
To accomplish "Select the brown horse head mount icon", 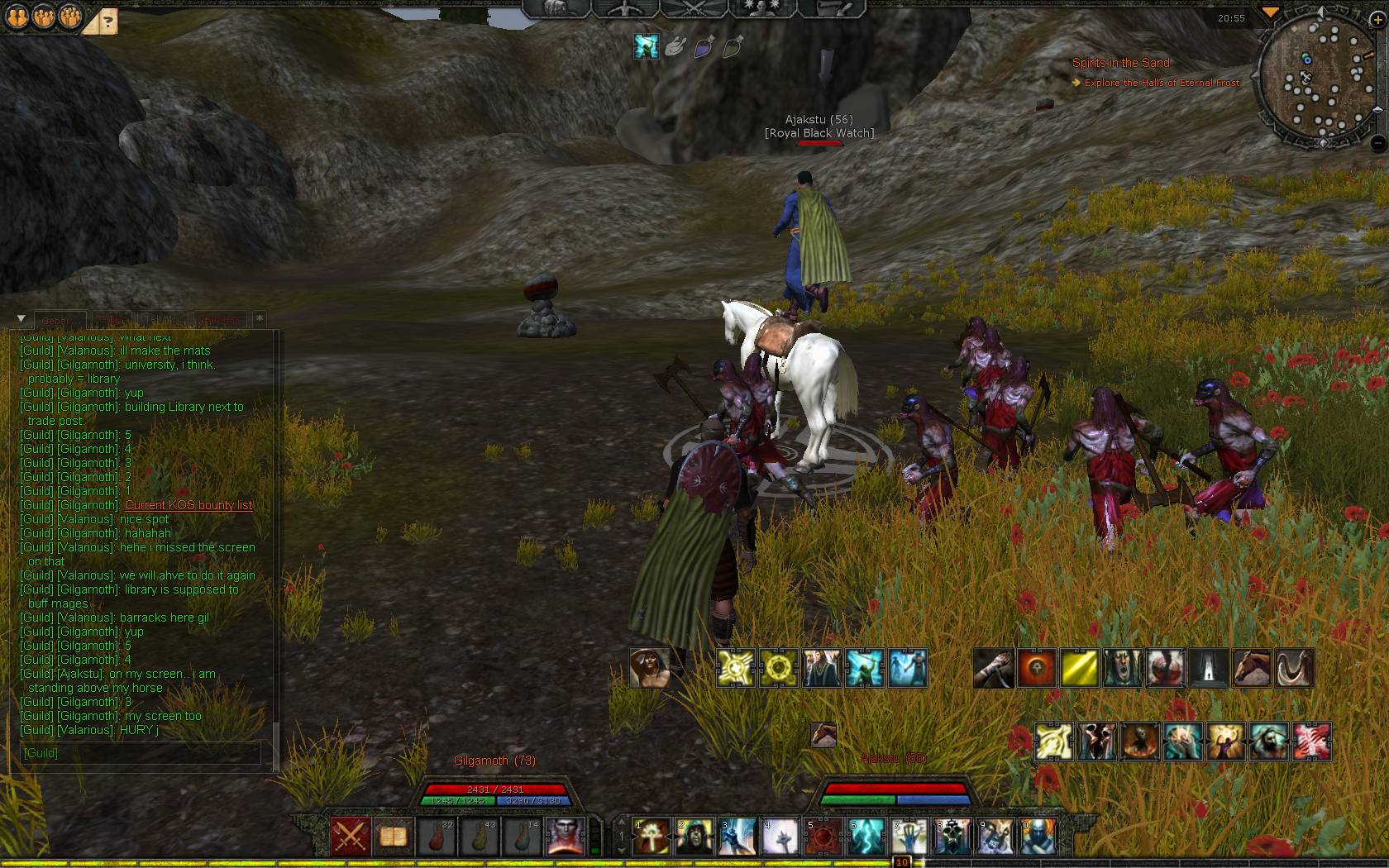I will point(1252,668).
